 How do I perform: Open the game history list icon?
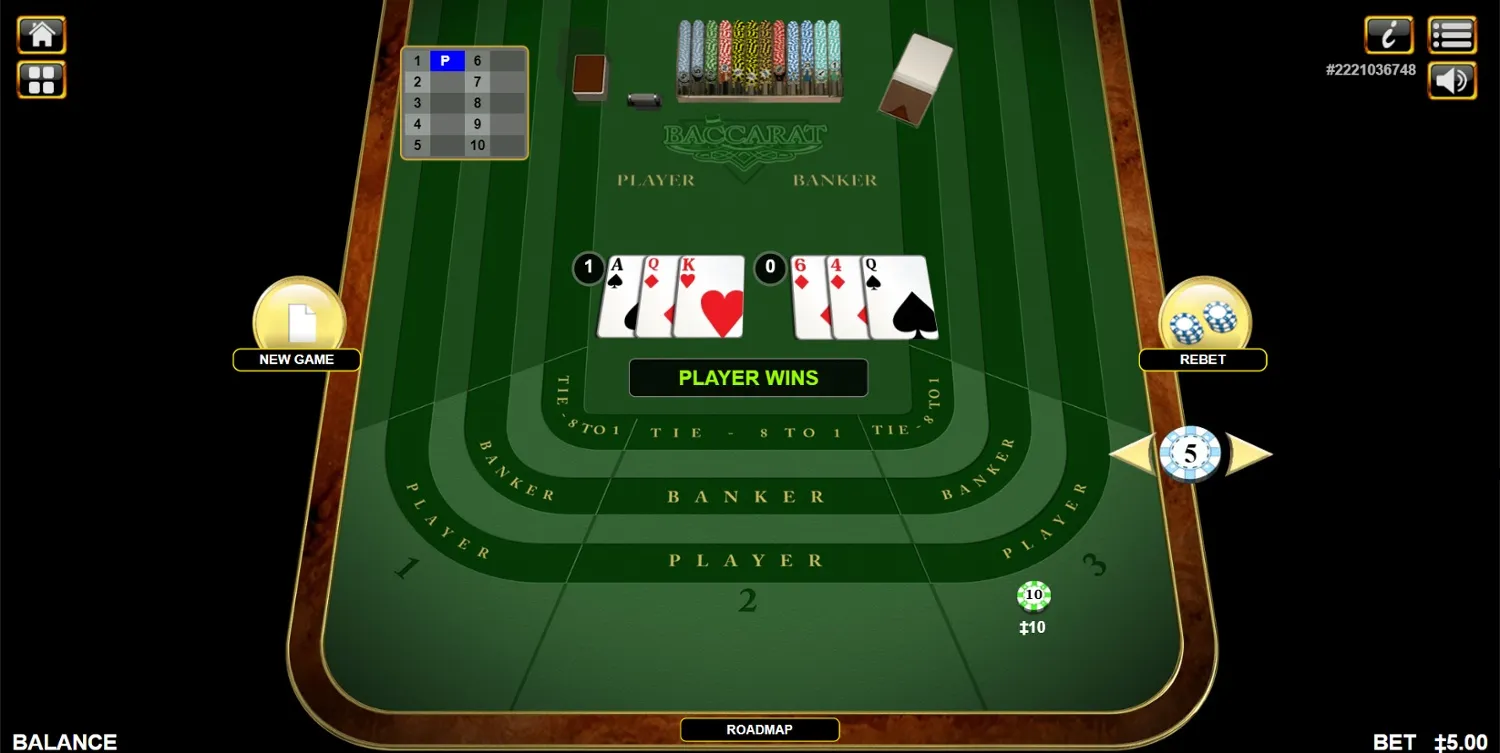pyautogui.click(x=1452, y=34)
